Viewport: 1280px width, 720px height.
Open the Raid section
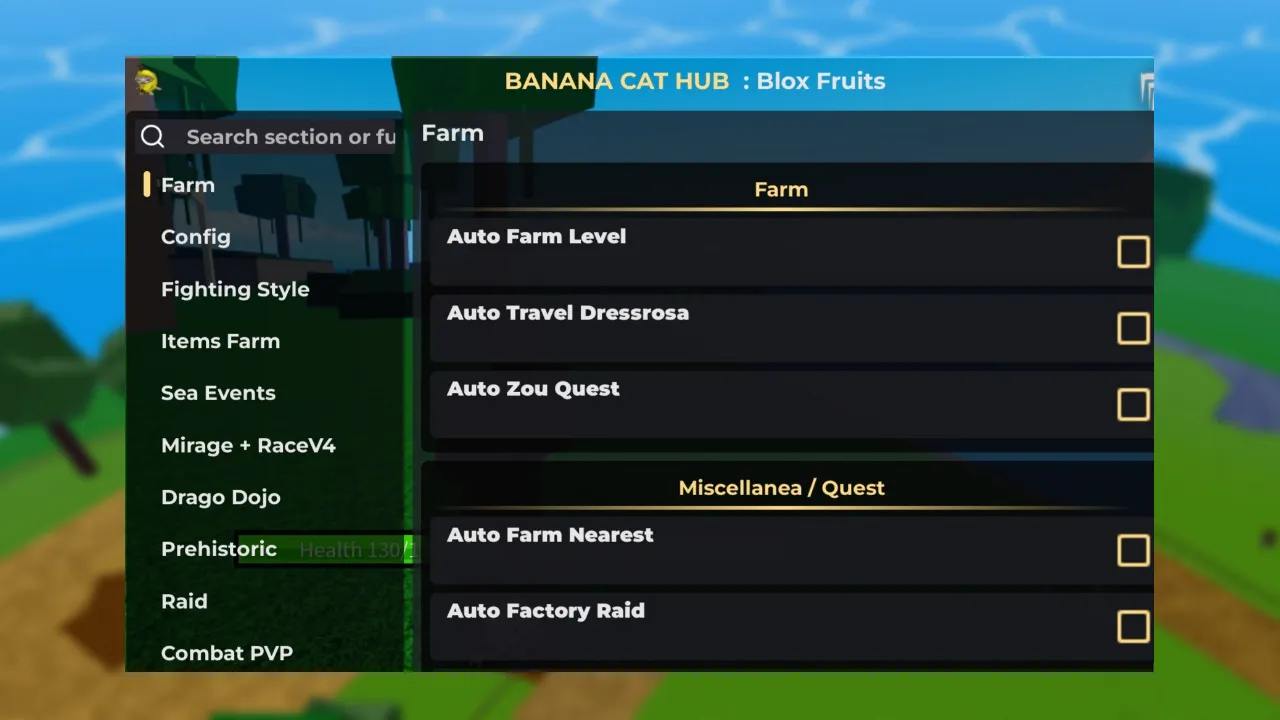[184, 601]
